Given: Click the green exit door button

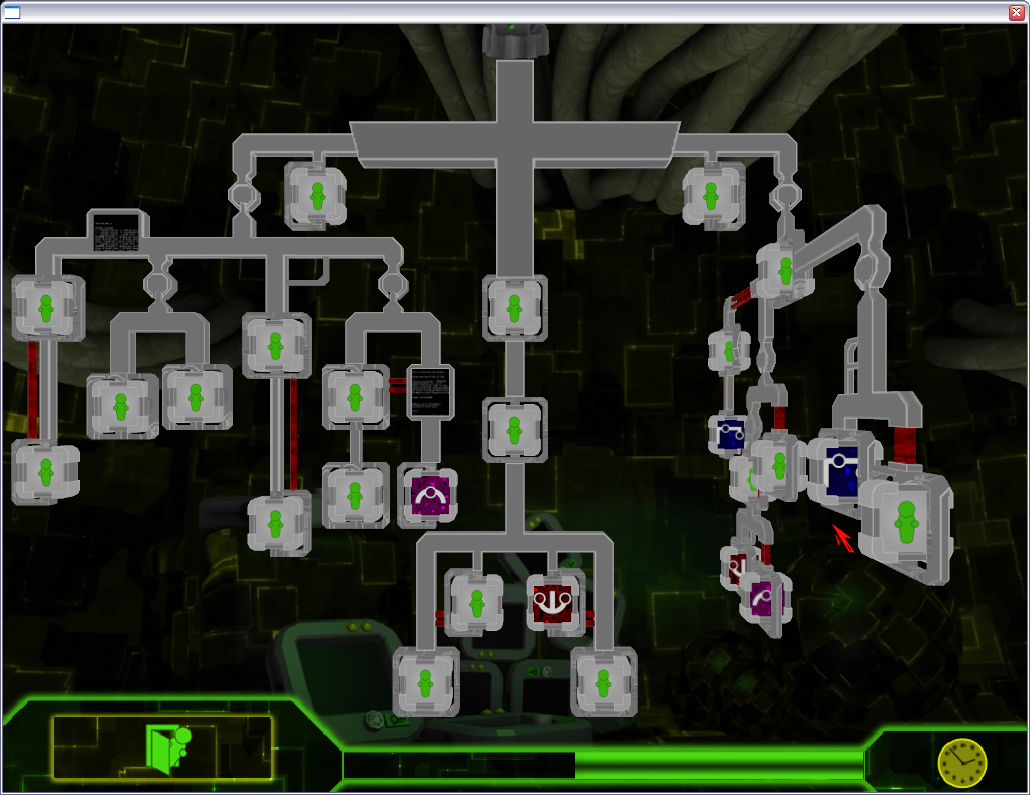Looking at the screenshot, I should (x=162, y=747).
